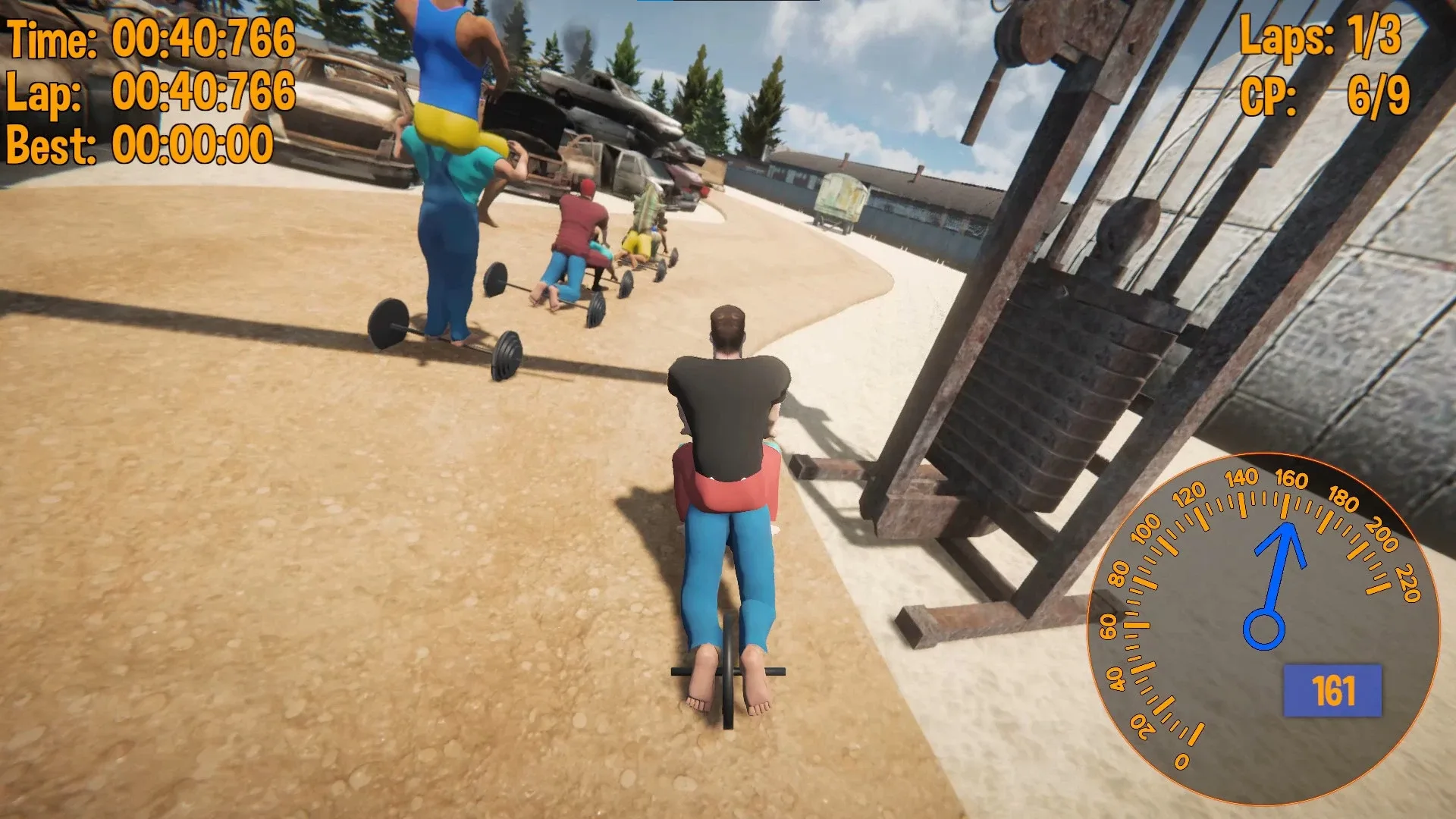Click the racer in the red shirt ahead
The image size is (1456, 819).
(x=576, y=220)
